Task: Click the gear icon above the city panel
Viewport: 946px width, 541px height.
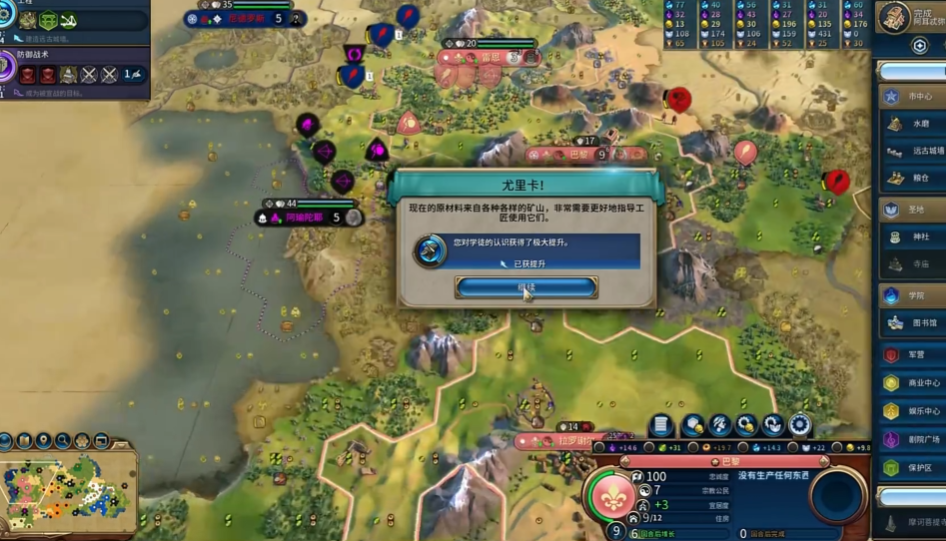Action: coord(799,425)
